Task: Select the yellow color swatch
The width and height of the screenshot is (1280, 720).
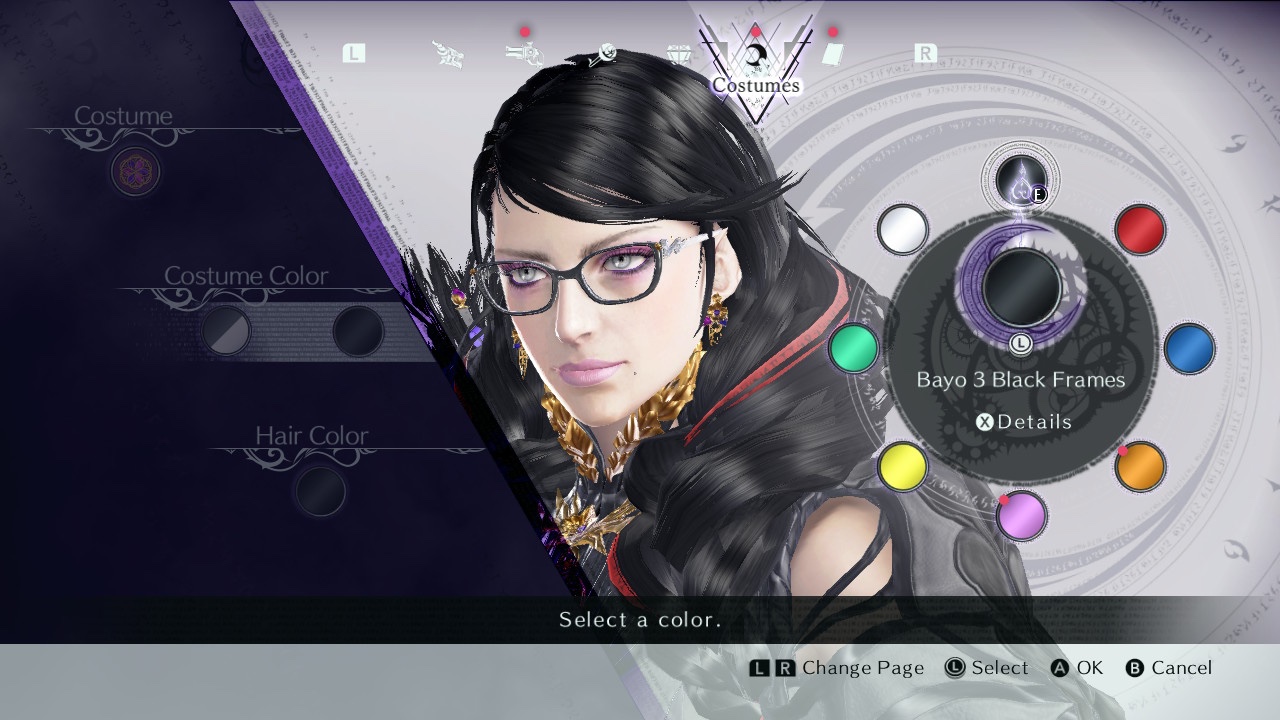Action: pyautogui.click(x=902, y=467)
